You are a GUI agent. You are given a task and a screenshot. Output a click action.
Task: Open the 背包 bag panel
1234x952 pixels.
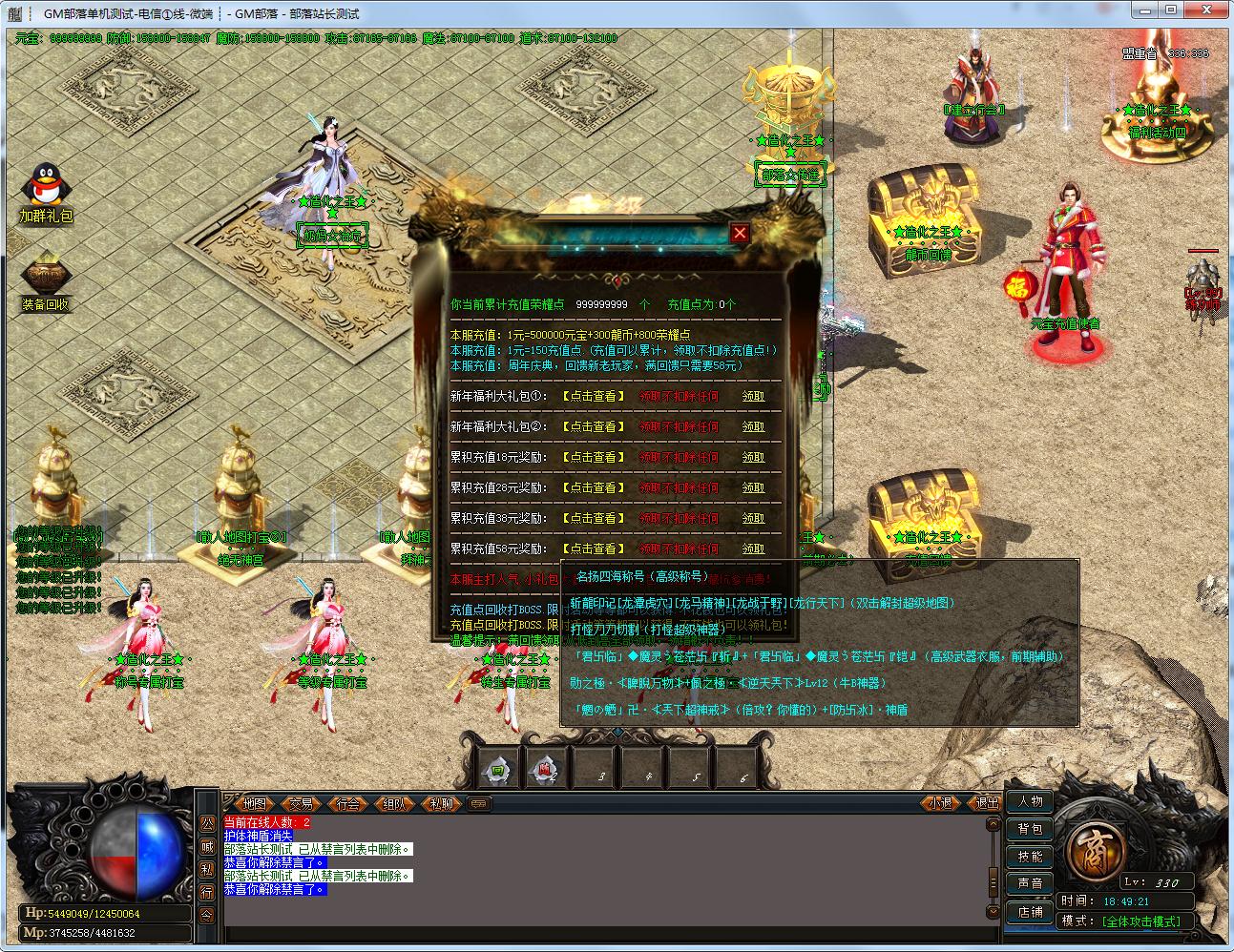1030,829
